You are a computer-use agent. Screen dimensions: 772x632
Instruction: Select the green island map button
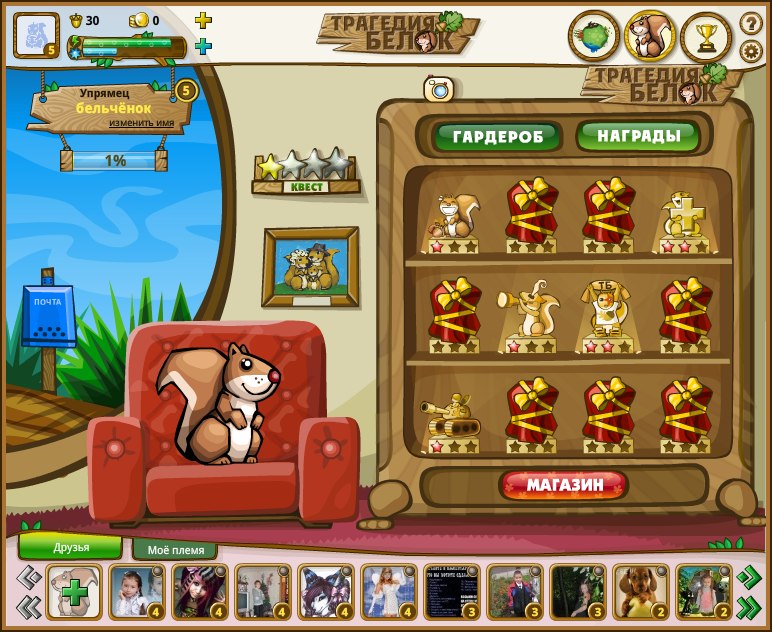[593, 37]
